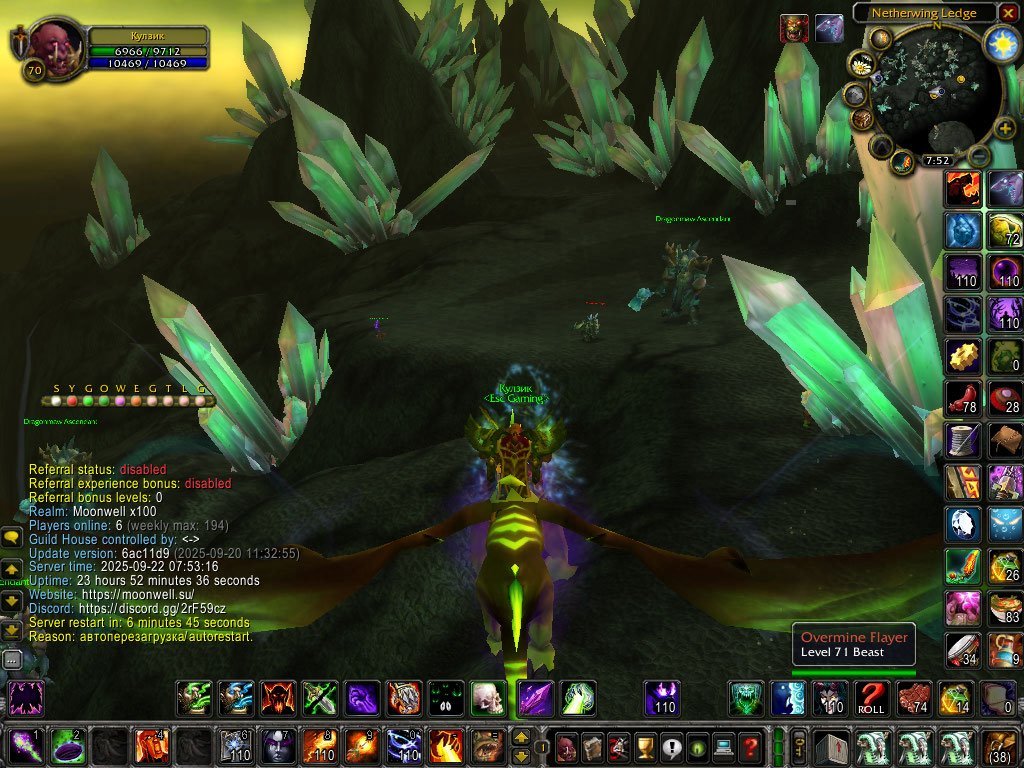
Task: Use the white diamond gem icon
Action: (963, 523)
